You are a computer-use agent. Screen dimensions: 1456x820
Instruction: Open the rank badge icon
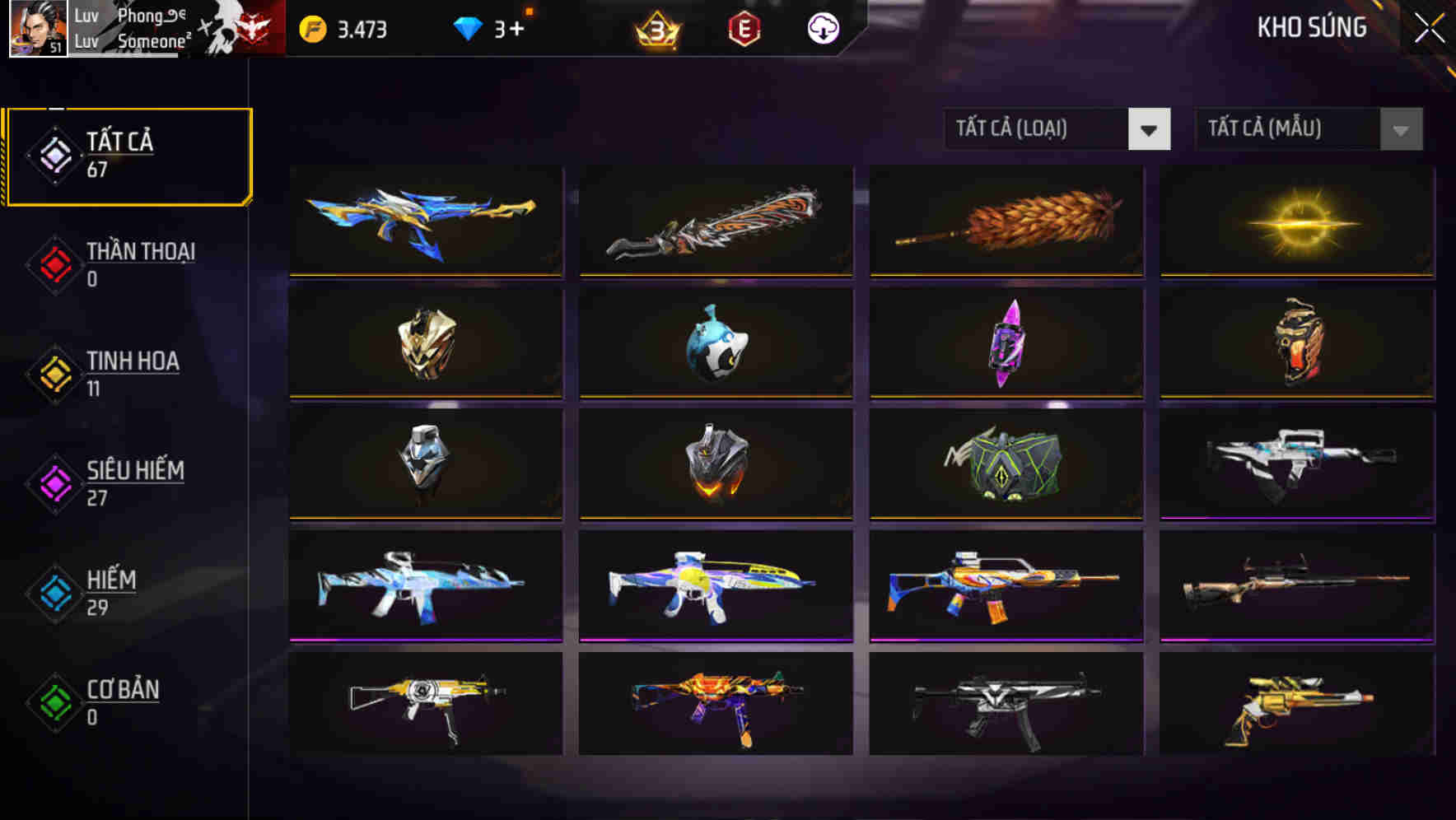[x=655, y=30]
